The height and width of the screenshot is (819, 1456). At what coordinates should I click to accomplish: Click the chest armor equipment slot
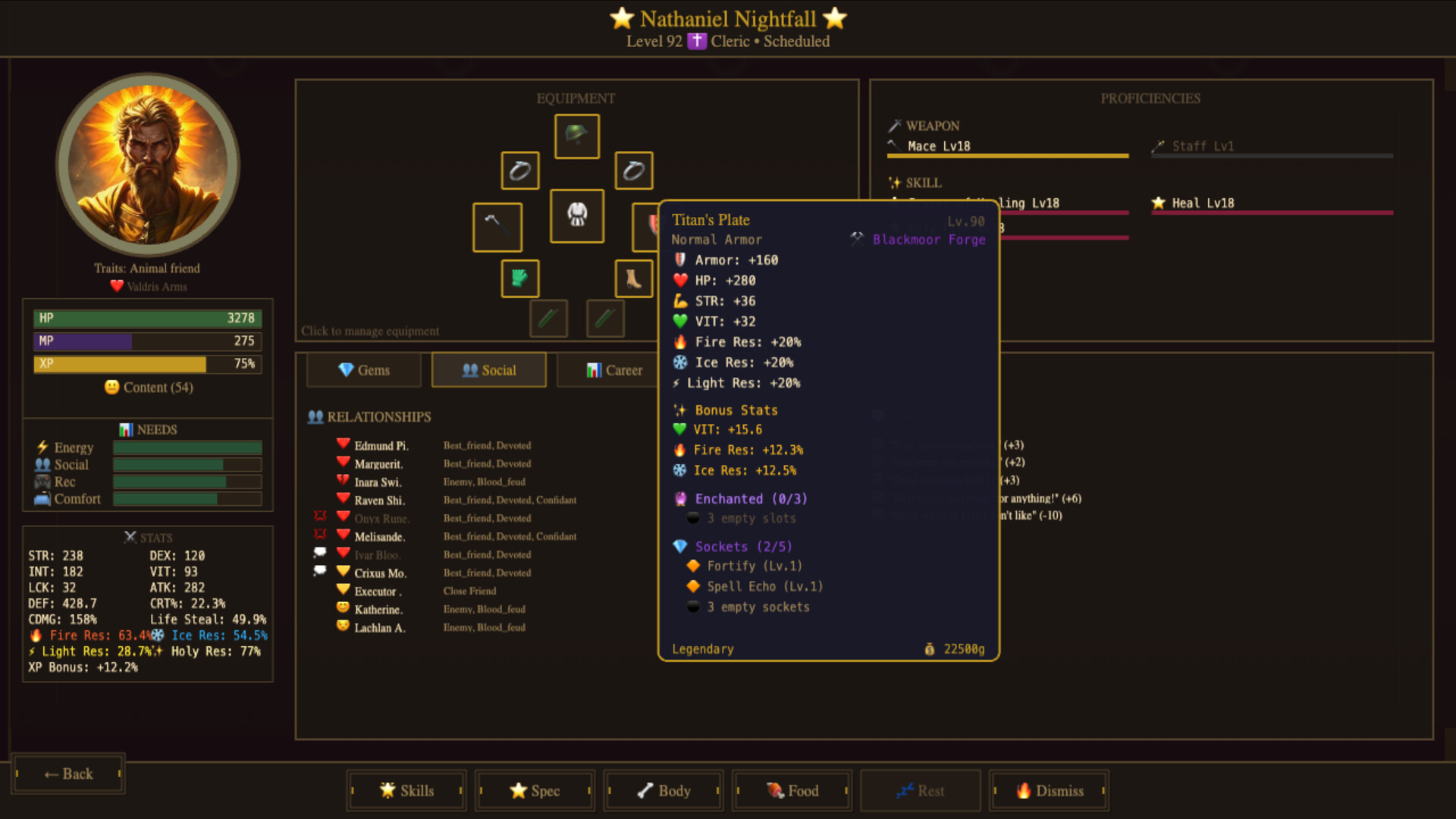point(576,216)
